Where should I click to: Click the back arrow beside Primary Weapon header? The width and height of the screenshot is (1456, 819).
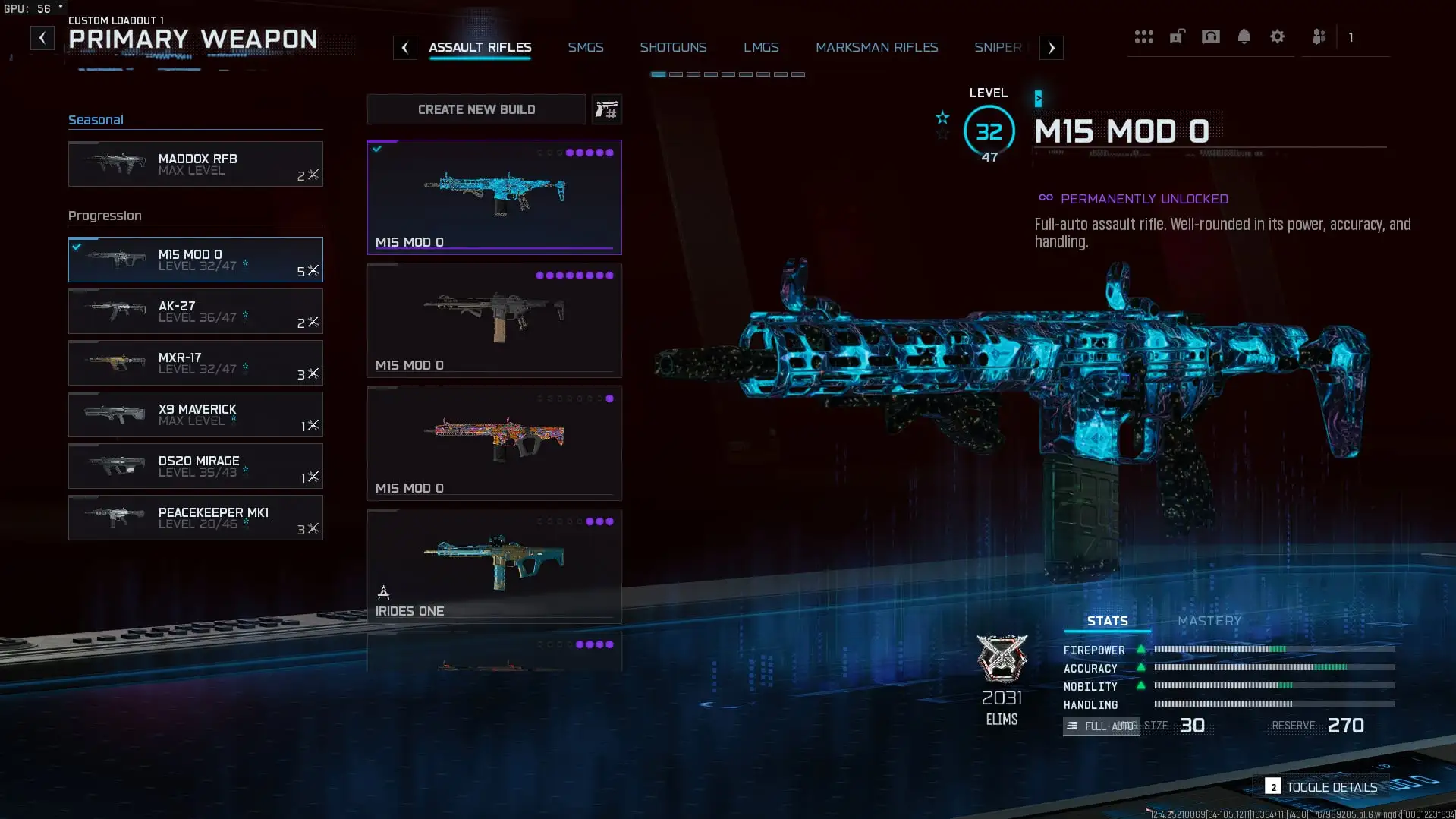click(x=42, y=37)
